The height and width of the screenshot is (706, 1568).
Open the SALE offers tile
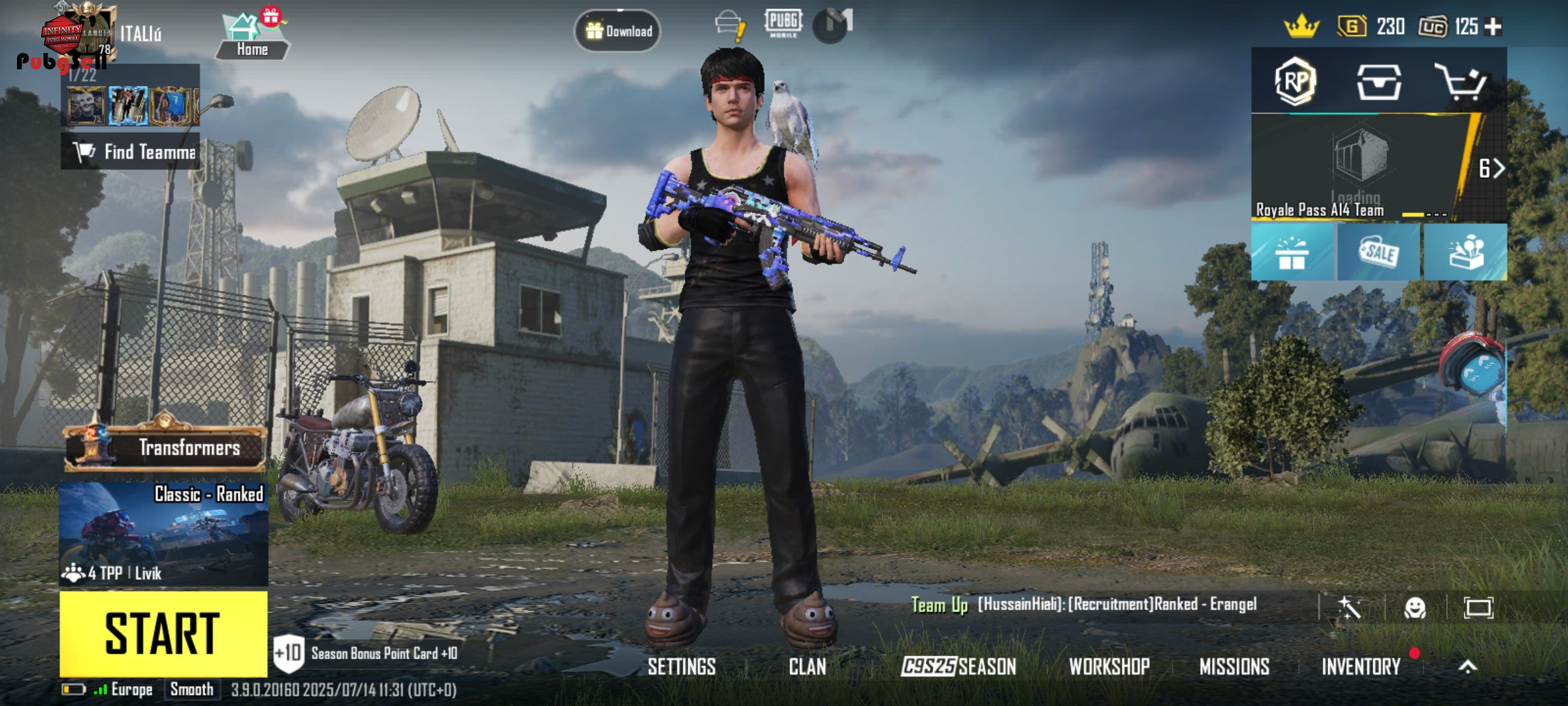(1379, 252)
